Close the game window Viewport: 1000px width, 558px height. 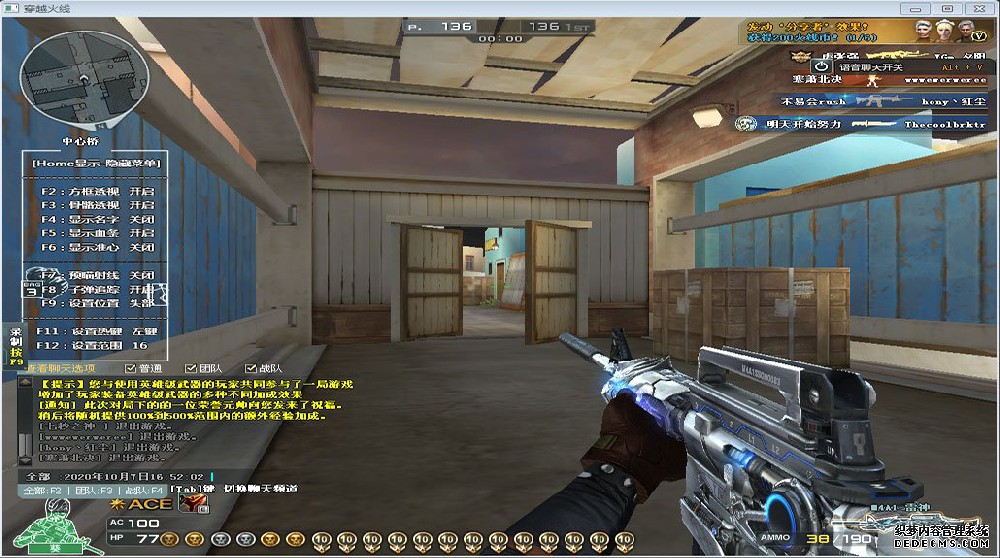(x=979, y=8)
